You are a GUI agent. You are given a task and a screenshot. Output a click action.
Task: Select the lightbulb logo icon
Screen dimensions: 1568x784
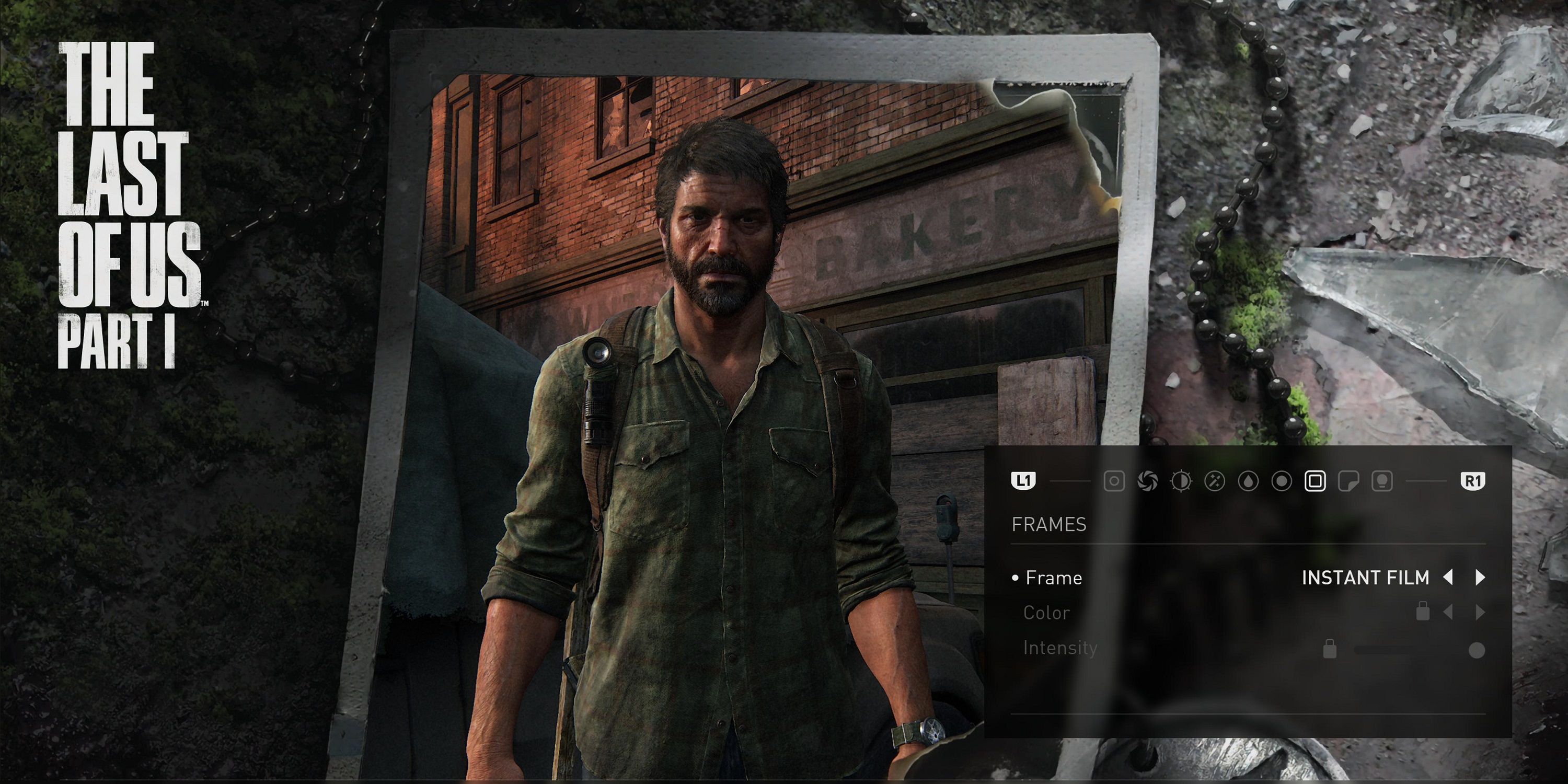coord(1382,481)
